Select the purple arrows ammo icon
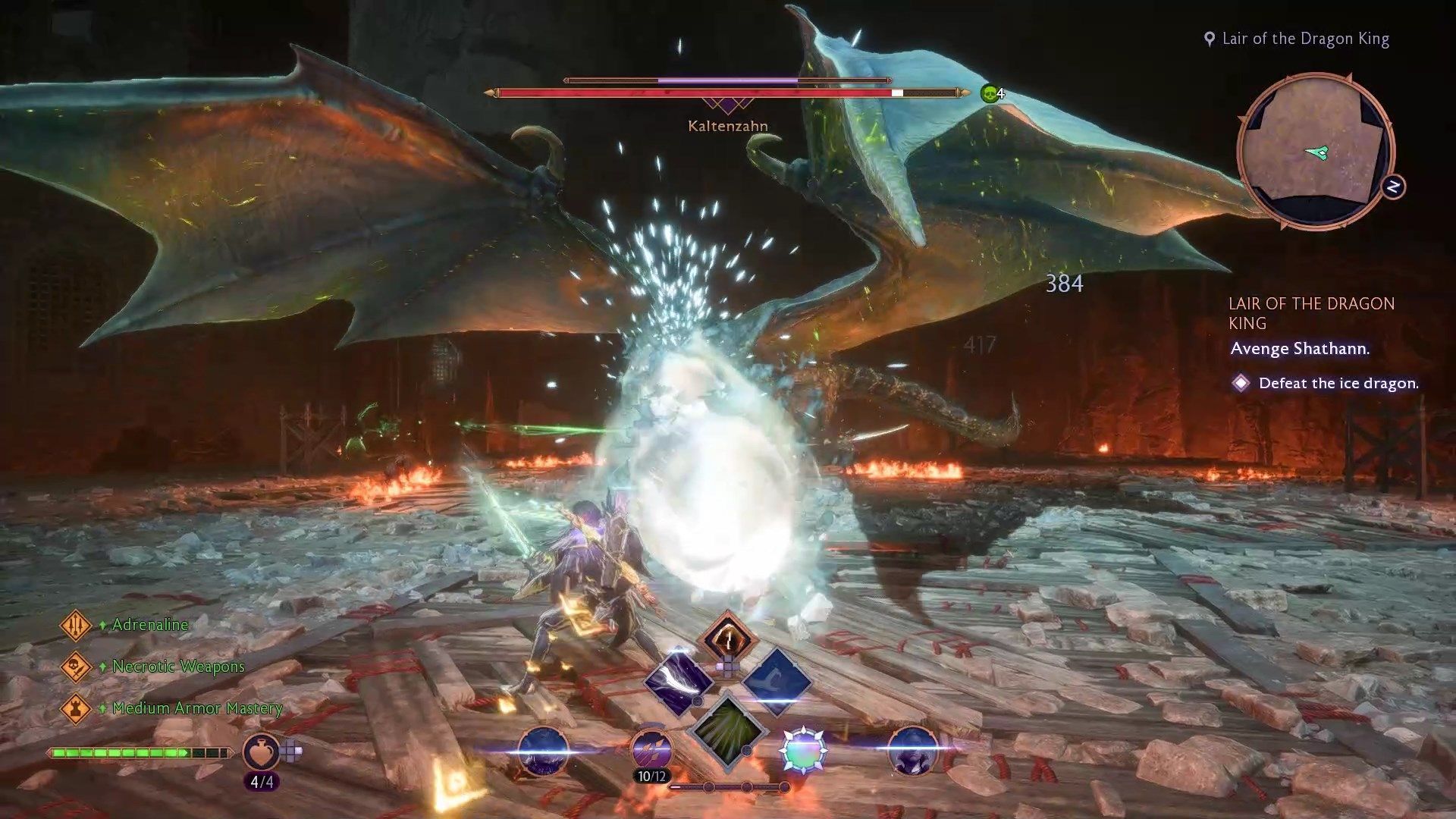The width and height of the screenshot is (1456, 819). pos(651,749)
